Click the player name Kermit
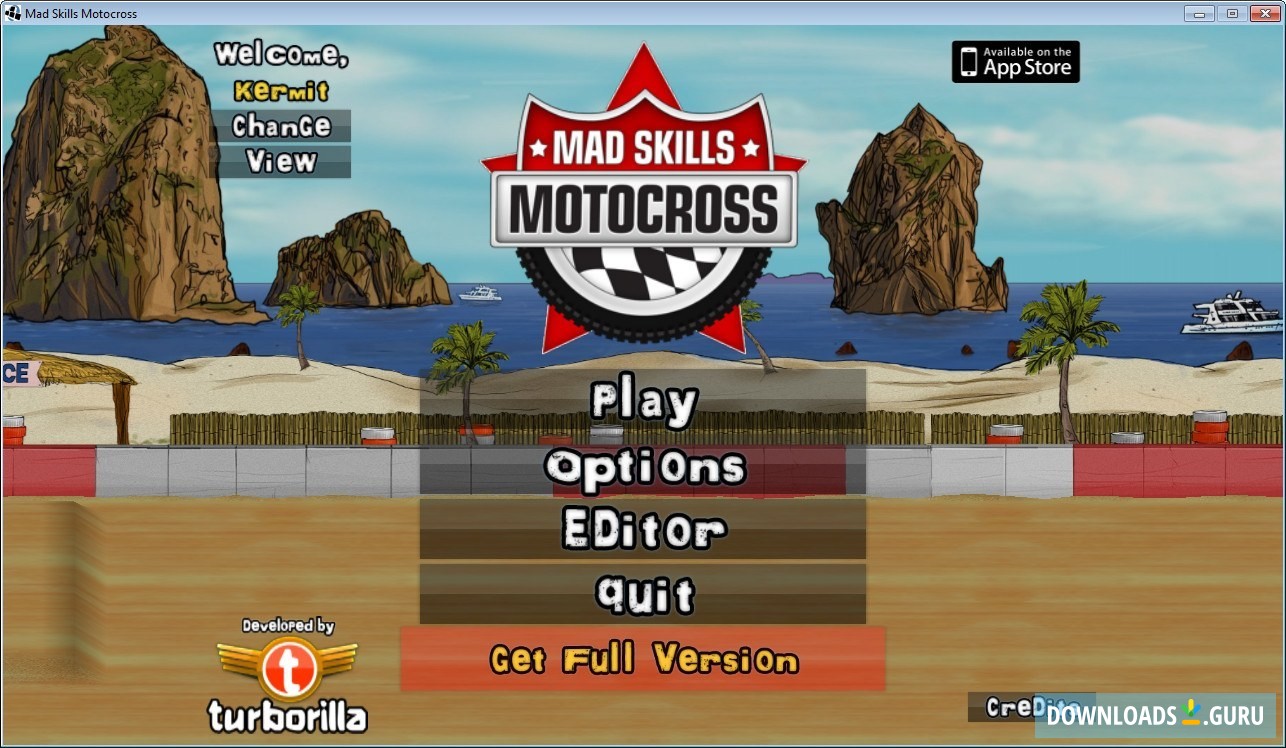The height and width of the screenshot is (748, 1286). click(x=283, y=93)
